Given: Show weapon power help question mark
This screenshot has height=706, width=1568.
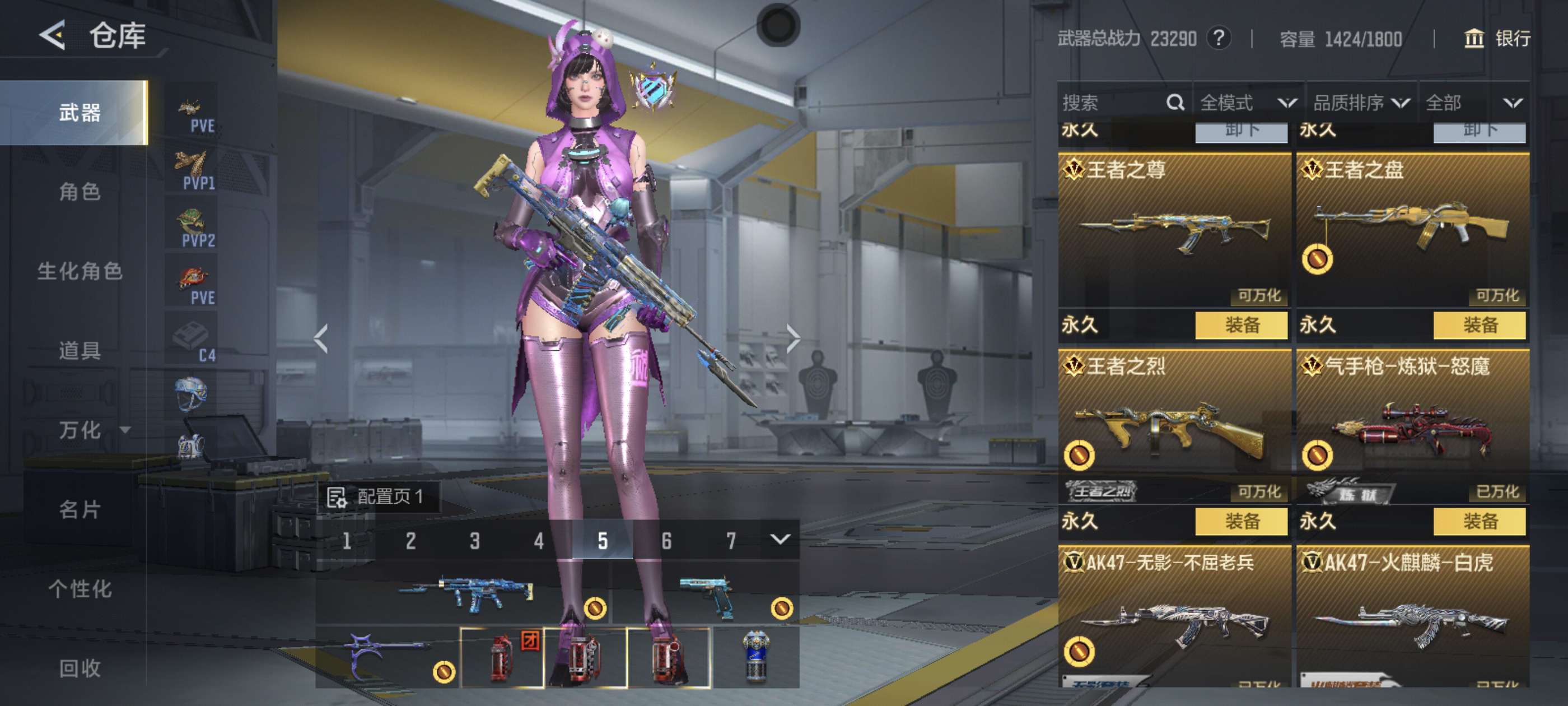Looking at the screenshot, I should point(1219,38).
